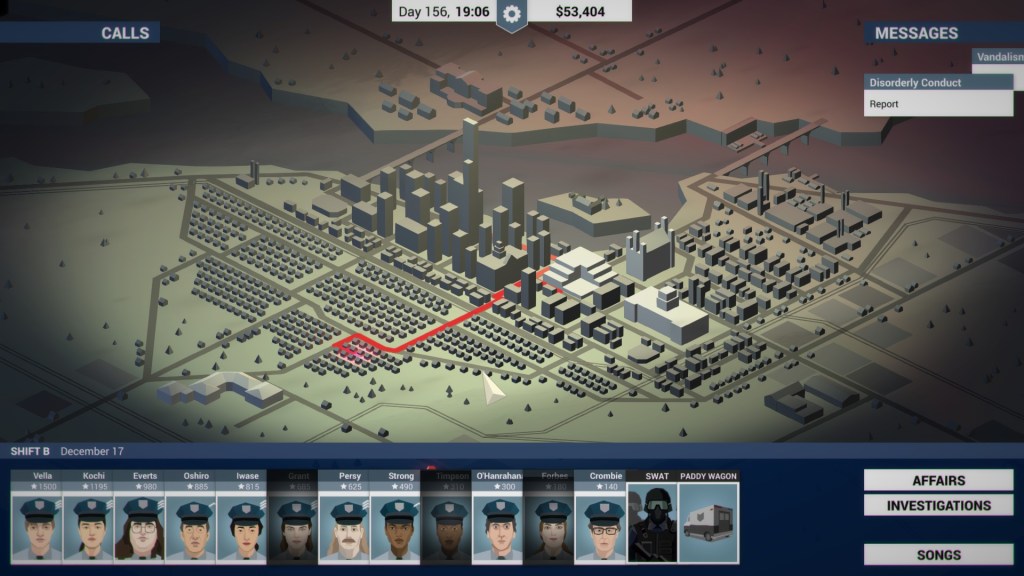
Task: Select officer Iwase's card
Action: [x=242, y=520]
